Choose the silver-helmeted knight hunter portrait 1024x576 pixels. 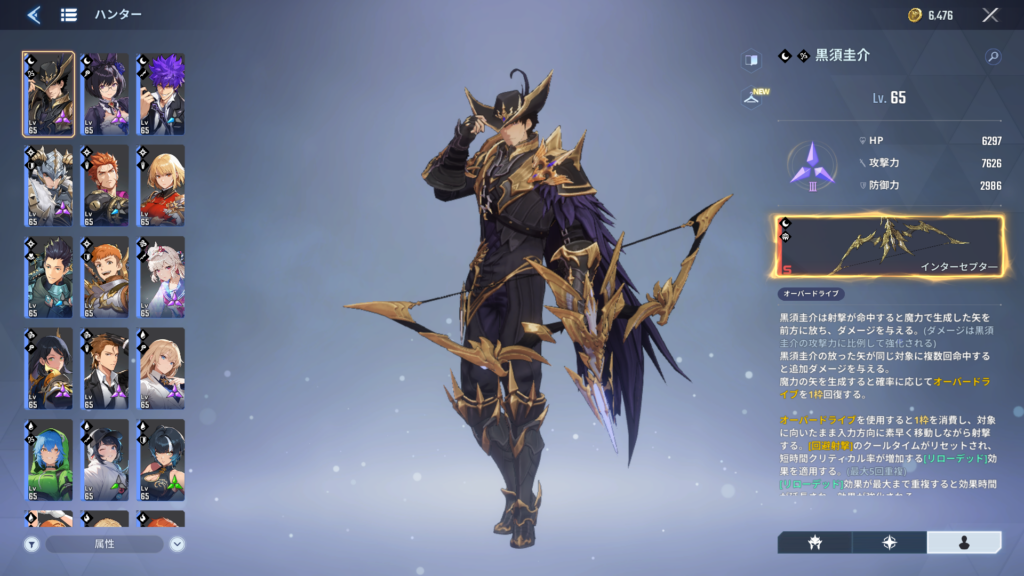pos(48,185)
